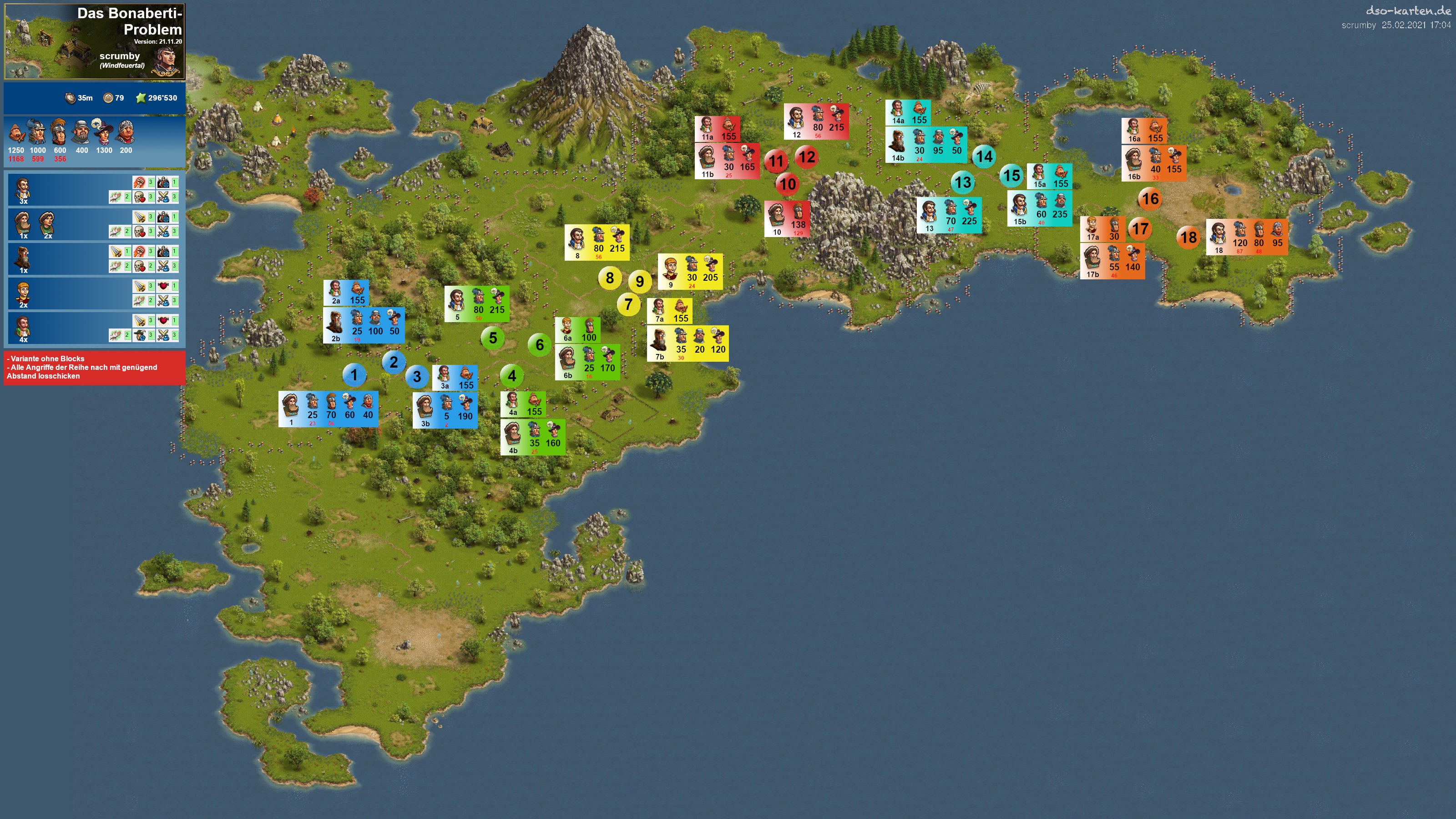Click the attack card labeled 10
The height and width of the screenshot is (819, 1456).
pos(787,219)
